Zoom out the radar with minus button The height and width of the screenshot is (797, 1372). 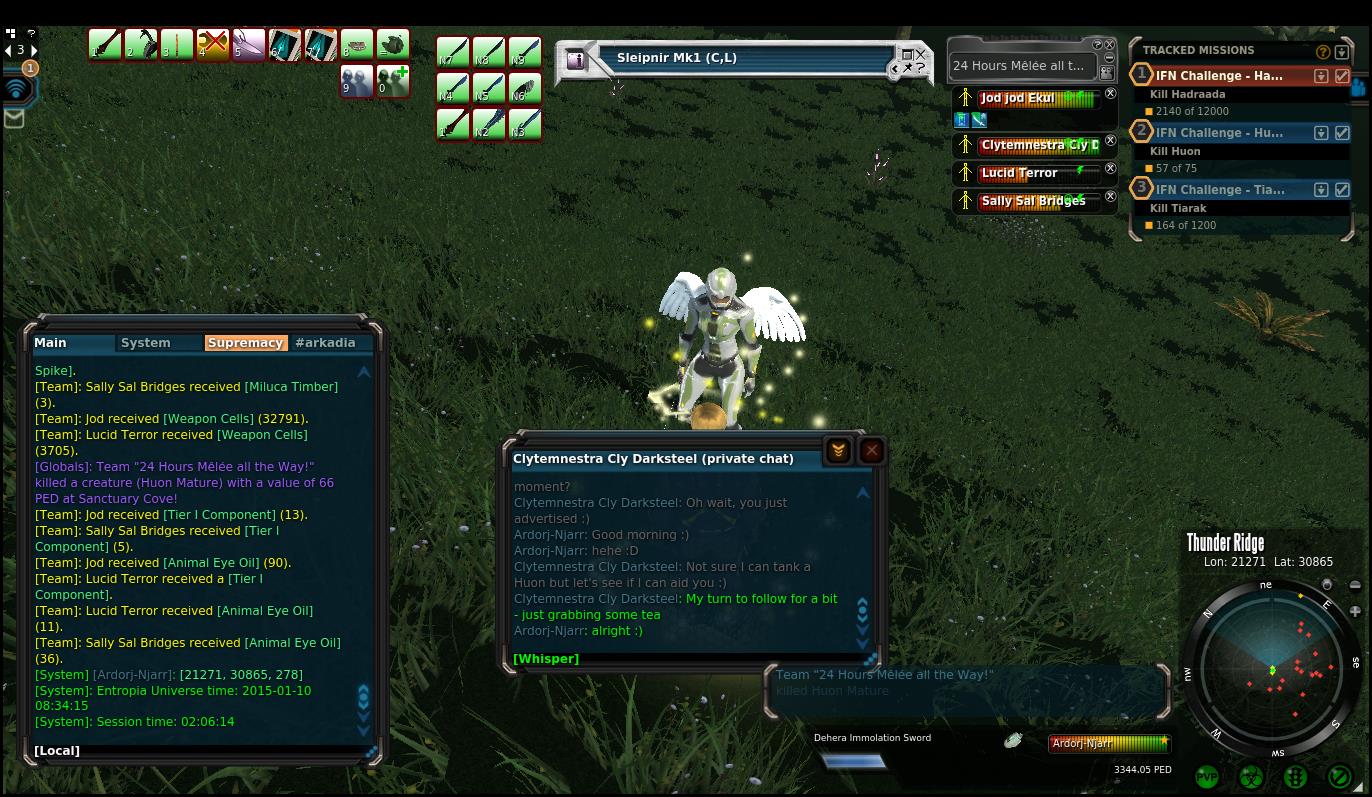(x=1355, y=586)
